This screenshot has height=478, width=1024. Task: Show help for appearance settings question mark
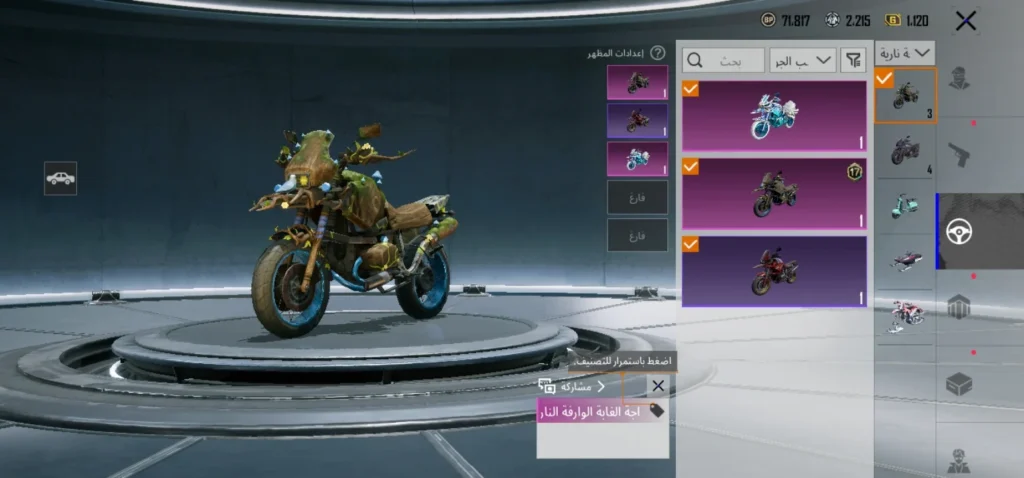pos(657,53)
